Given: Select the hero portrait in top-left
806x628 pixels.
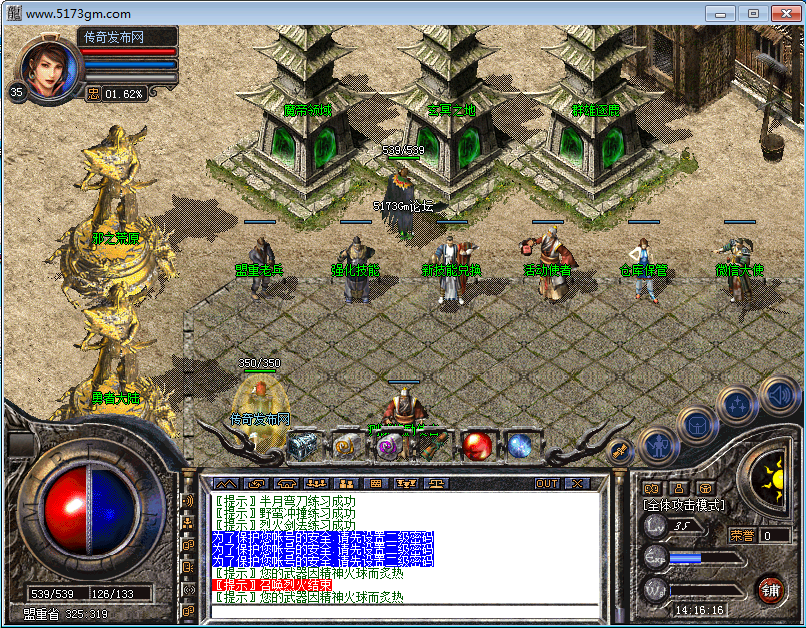Looking at the screenshot, I should click(x=47, y=68).
